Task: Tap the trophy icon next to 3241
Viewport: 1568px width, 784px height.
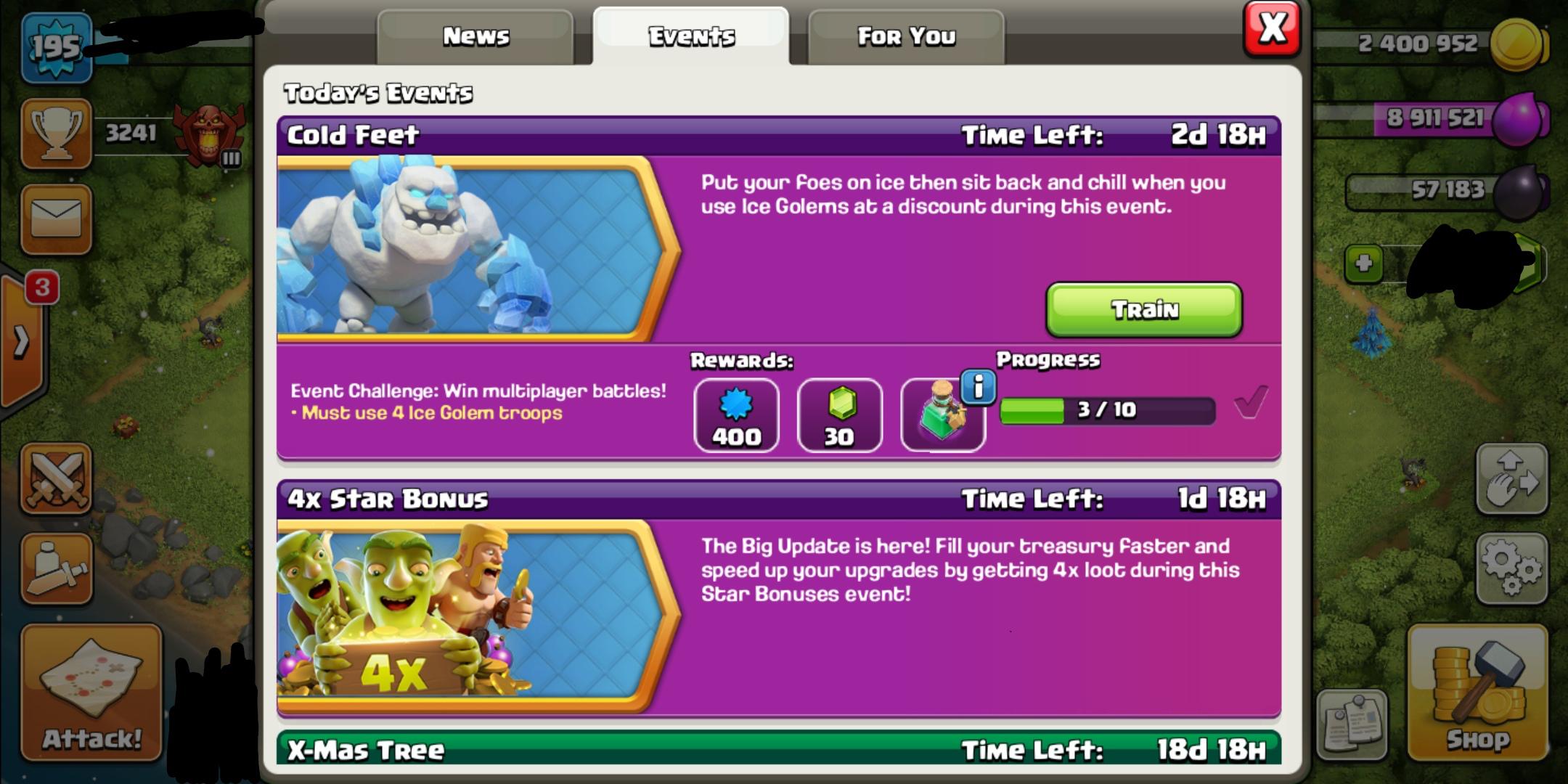Action: (x=57, y=133)
